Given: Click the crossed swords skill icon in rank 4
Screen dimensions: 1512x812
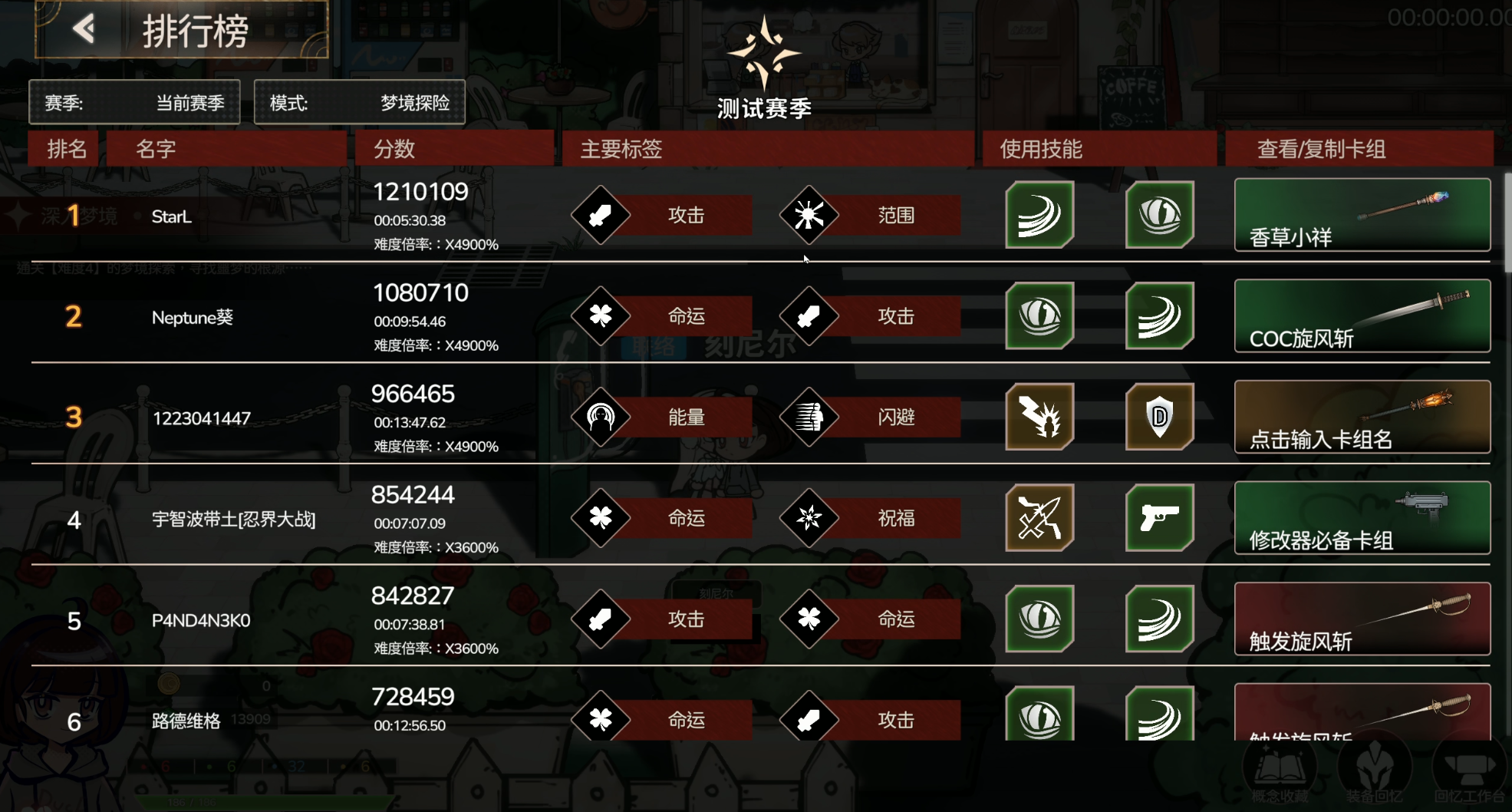Looking at the screenshot, I should point(1039,518).
